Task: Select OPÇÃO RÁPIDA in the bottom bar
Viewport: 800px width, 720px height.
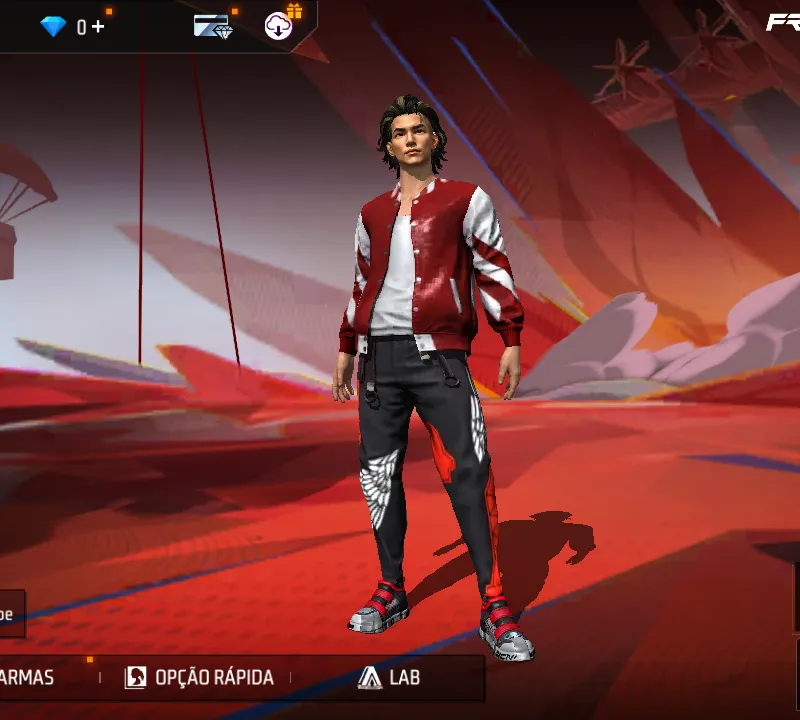Action: 199,677
